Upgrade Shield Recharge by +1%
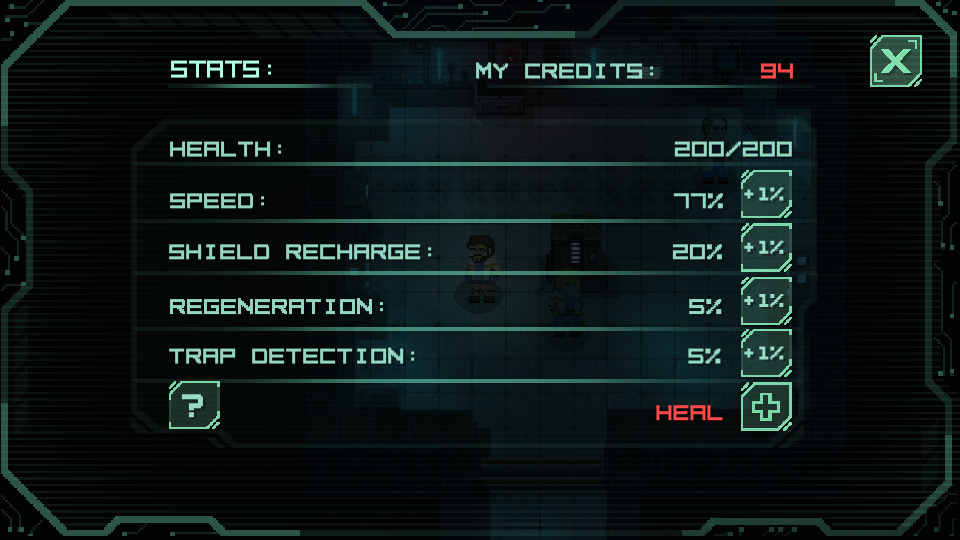This screenshot has width=960, height=540. coord(766,248)
